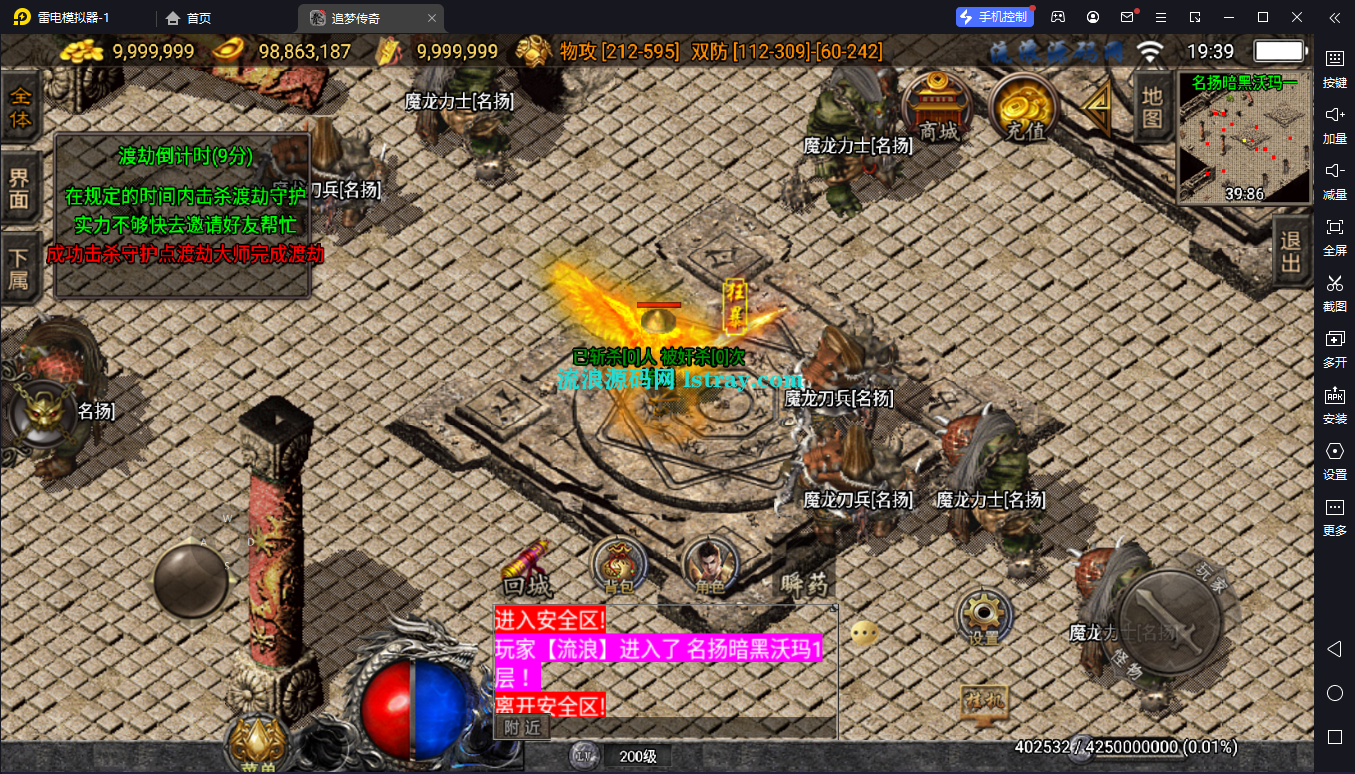Image resolution: width=1355 pixels, height=774 pixels.
Task: Select the 附近 nearby chat tab
Action: click(x=522, y=727)
